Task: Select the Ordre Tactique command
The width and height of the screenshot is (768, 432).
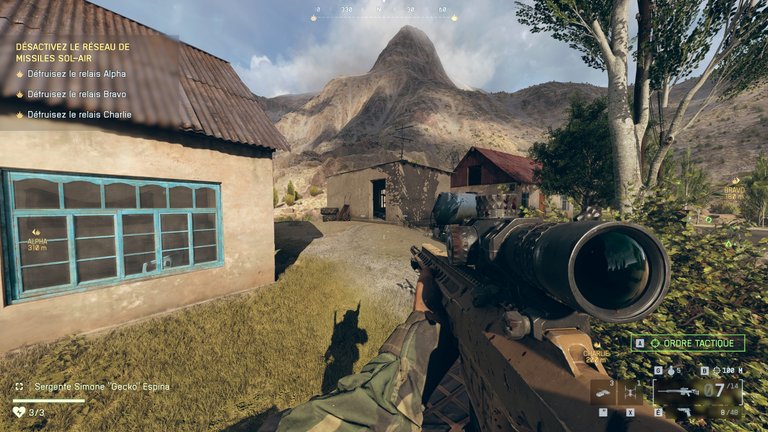Action: 688,343
